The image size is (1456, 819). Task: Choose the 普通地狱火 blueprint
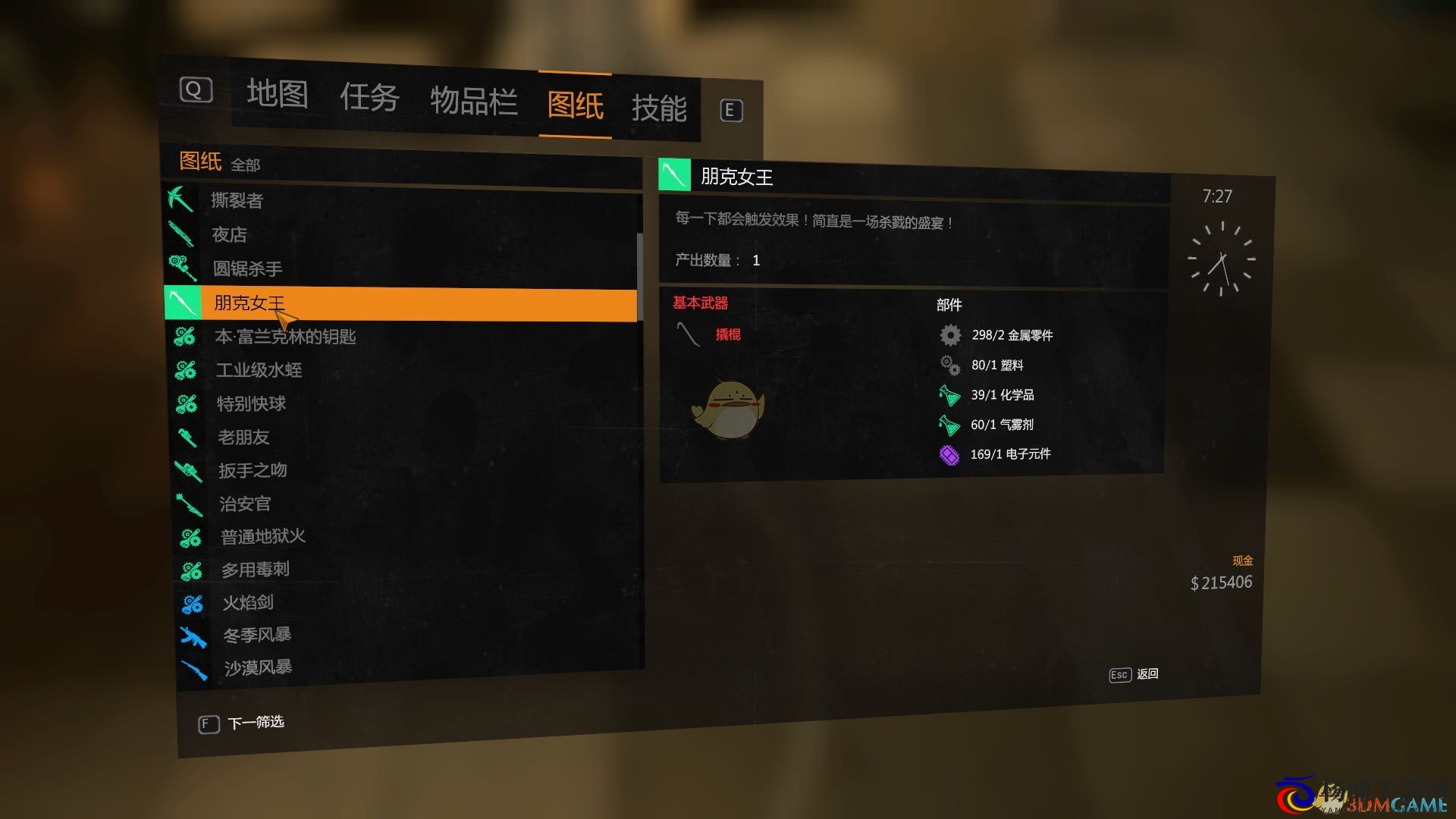point(264,537)
